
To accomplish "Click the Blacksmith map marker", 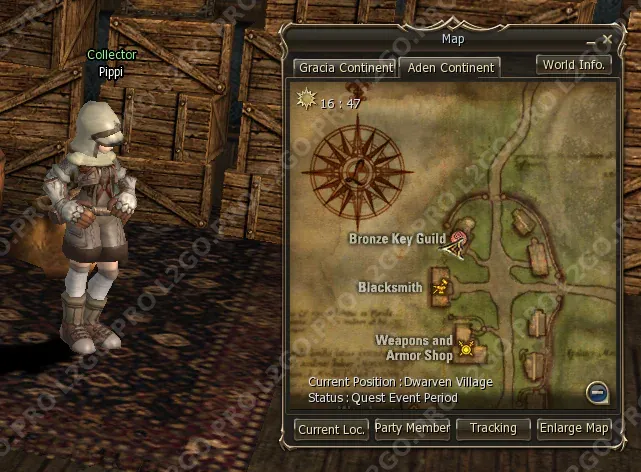I will point(440,288).
